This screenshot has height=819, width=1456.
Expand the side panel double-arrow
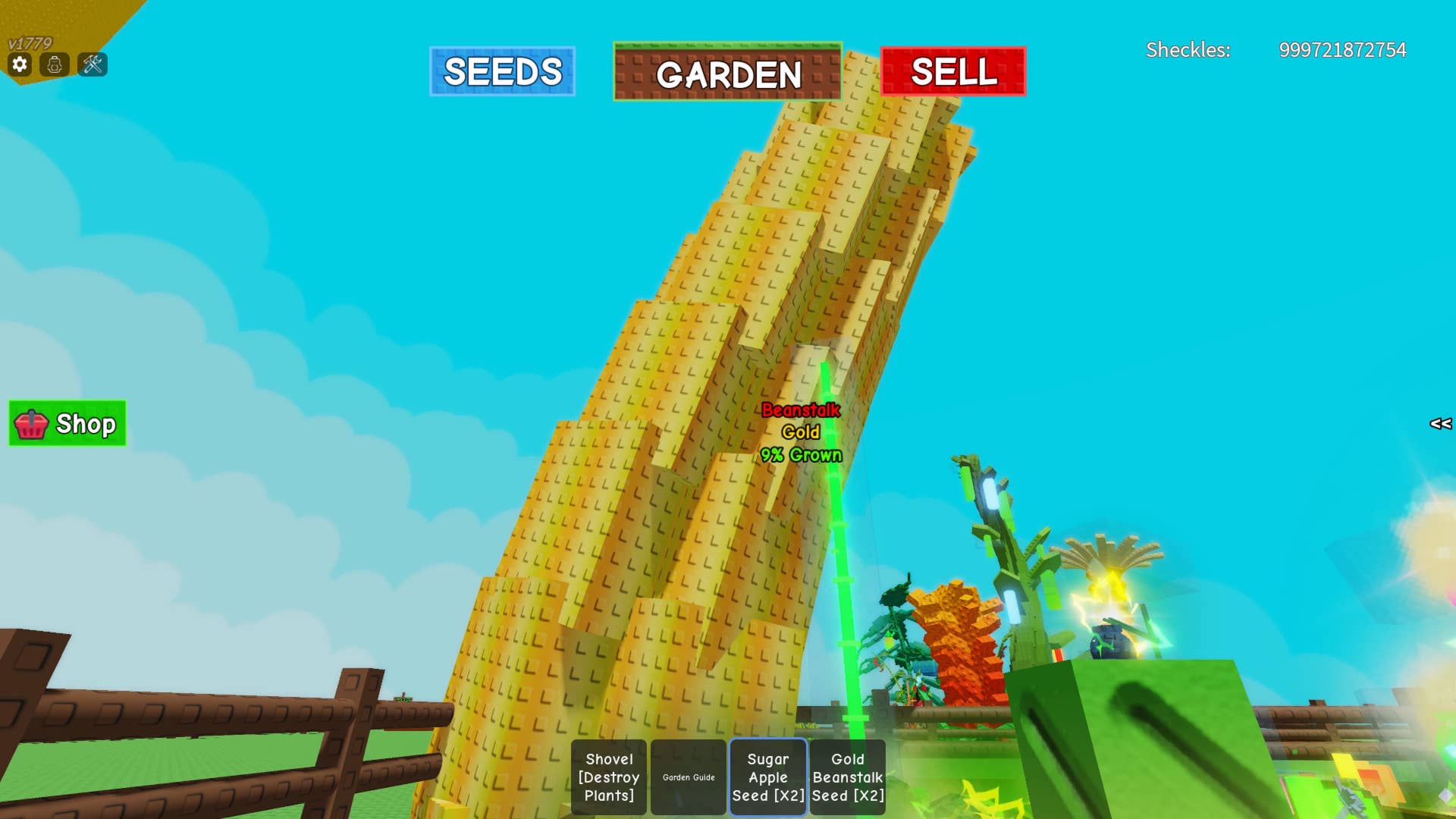coord(1440,424)
